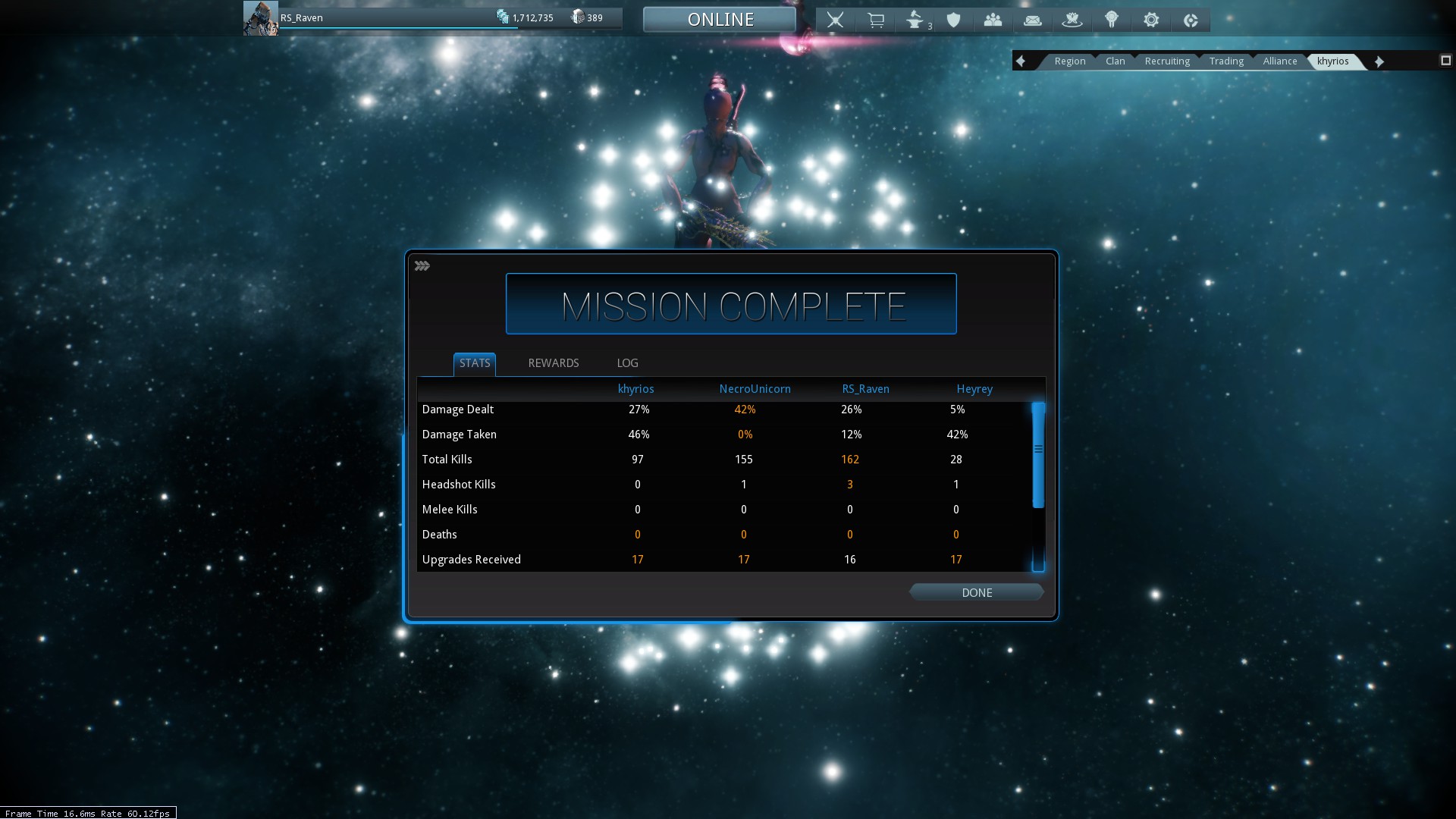Open the Clan chat tab
This screenshot has width=1456, height=819.
[1115, 61]
